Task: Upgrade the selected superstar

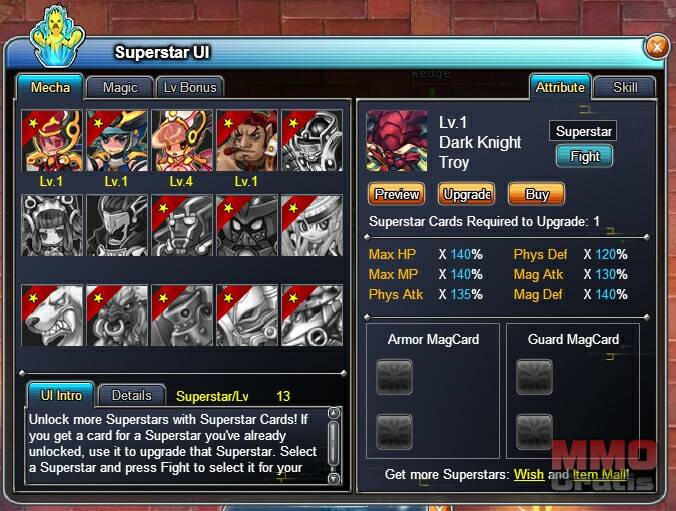Action: [465, 194]
